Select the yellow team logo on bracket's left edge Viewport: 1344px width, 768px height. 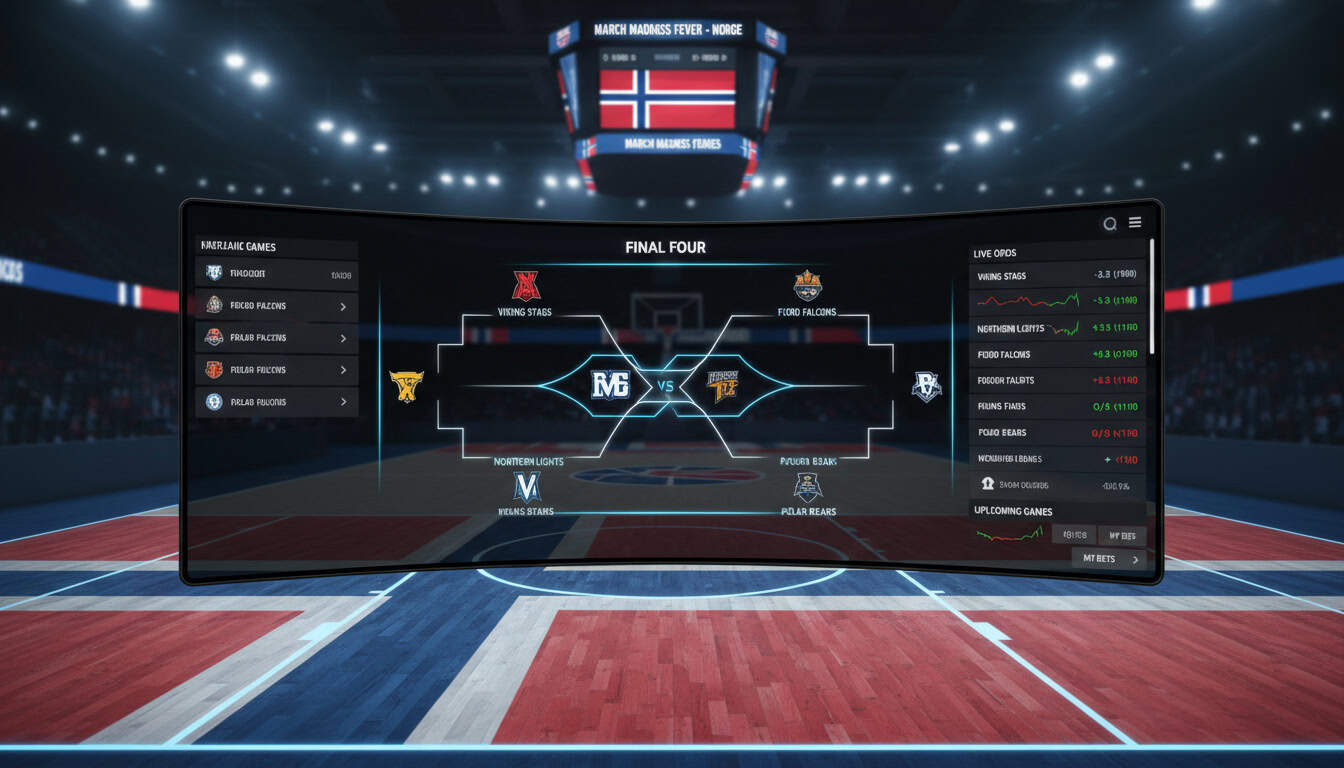tap(406, 386)
